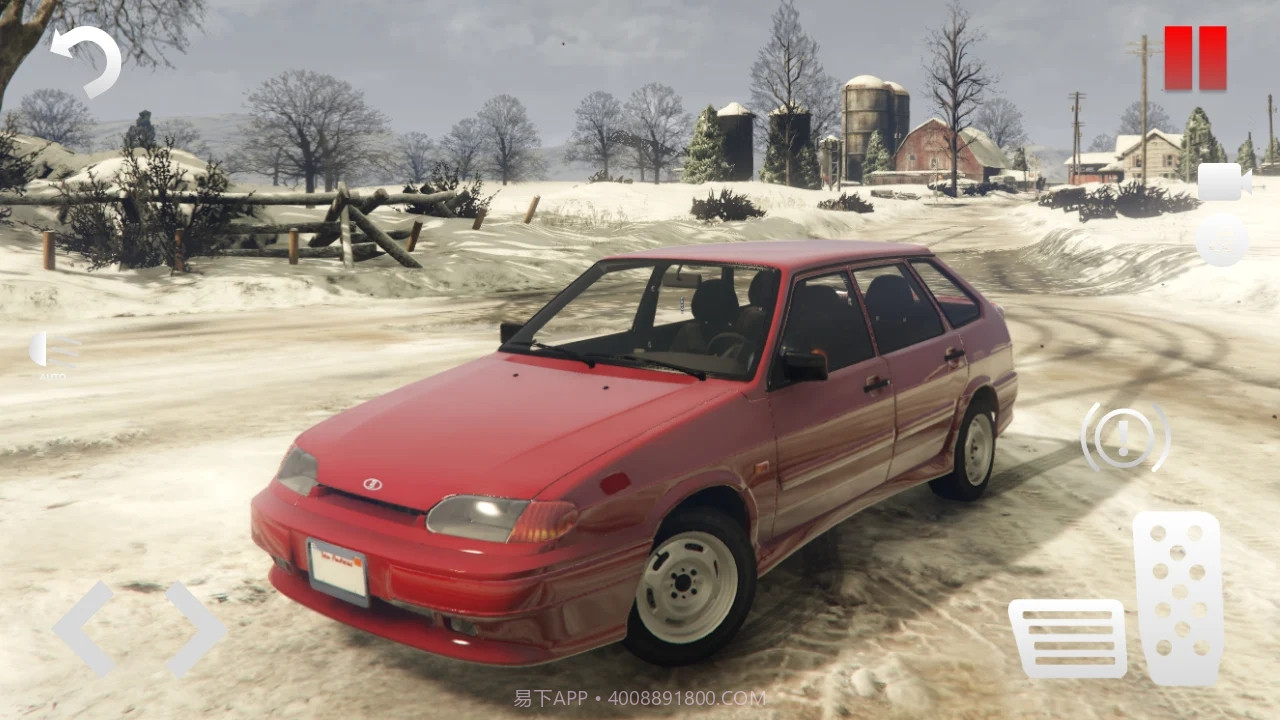Viewport: 1280px width, 720px height.
Task: Step on the gas pedal
Action: [x=1178, y=598]
